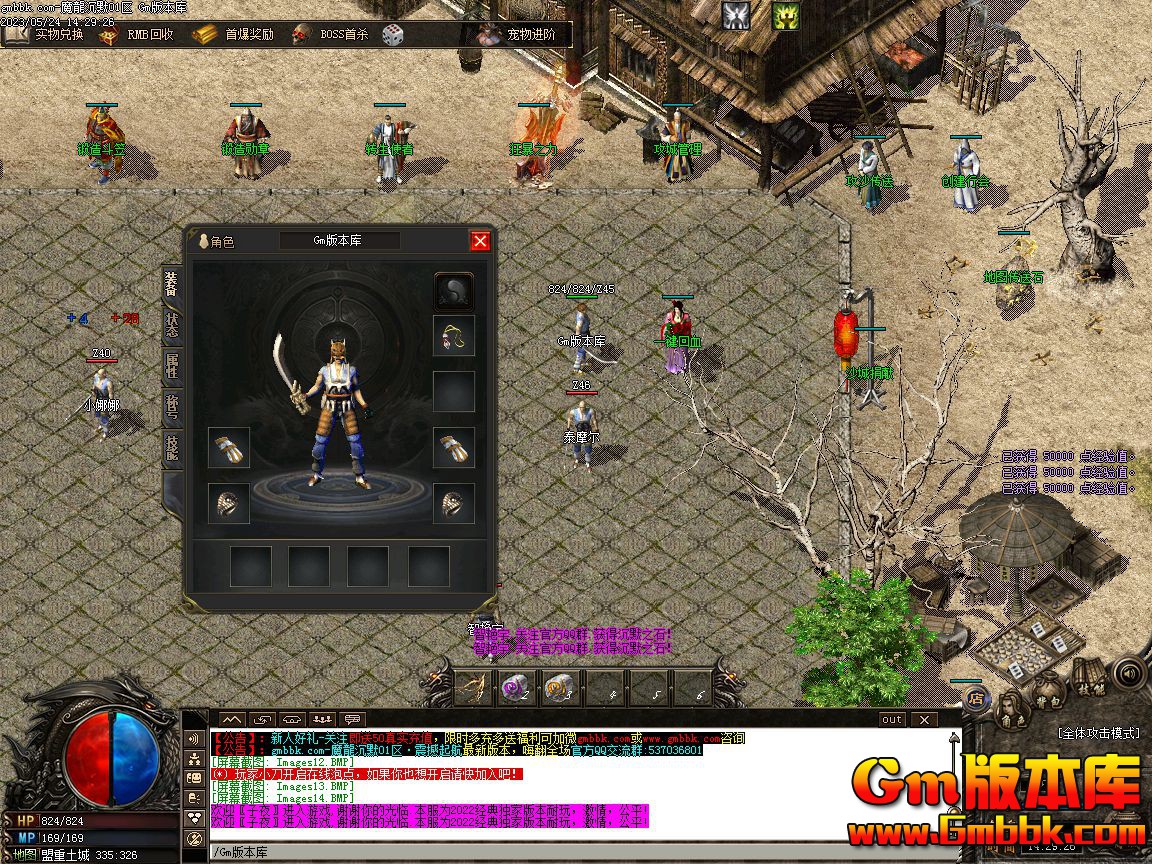This screenshot has height=864, width=1152.
Task: Click the speaker sound button
Action: click(1127, 671)
